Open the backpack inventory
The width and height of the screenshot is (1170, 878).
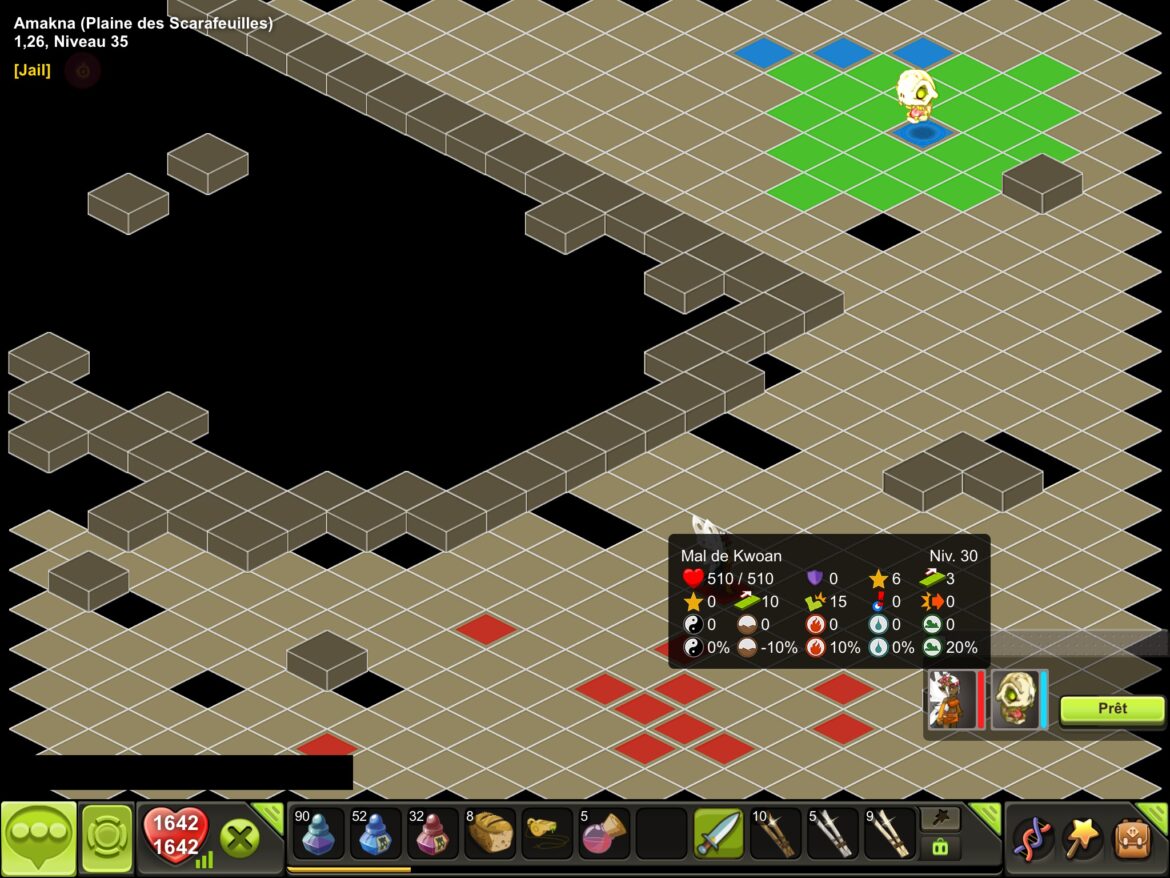(1133, 838)
